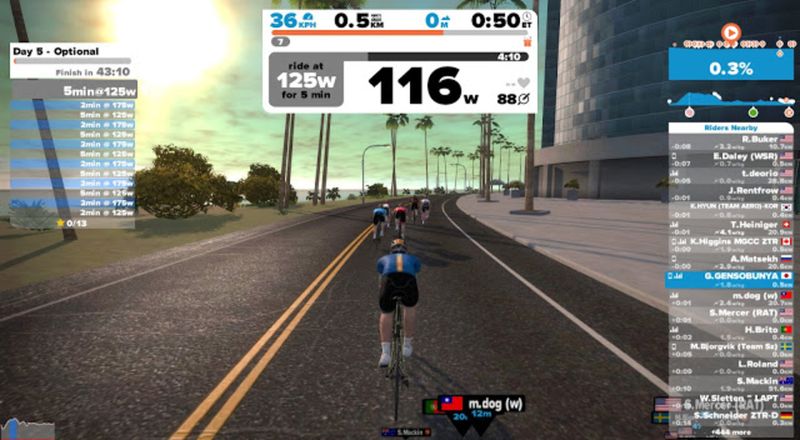Select the current 5min@125w workout block
This screenshot has height=440, width=800.
pyautogui.click(x=70, y=90)
